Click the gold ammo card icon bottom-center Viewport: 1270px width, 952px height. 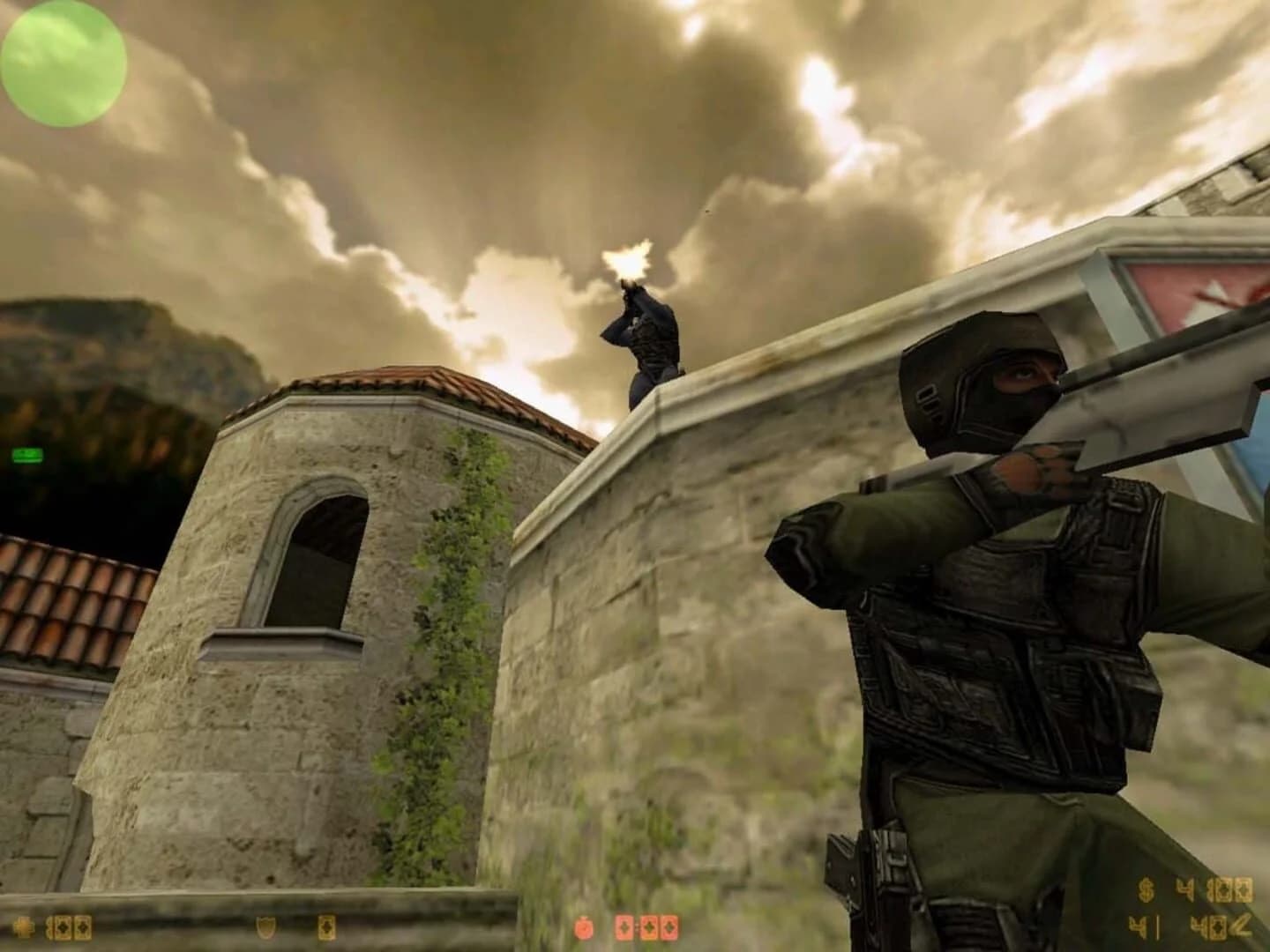[x=326, y=926]
